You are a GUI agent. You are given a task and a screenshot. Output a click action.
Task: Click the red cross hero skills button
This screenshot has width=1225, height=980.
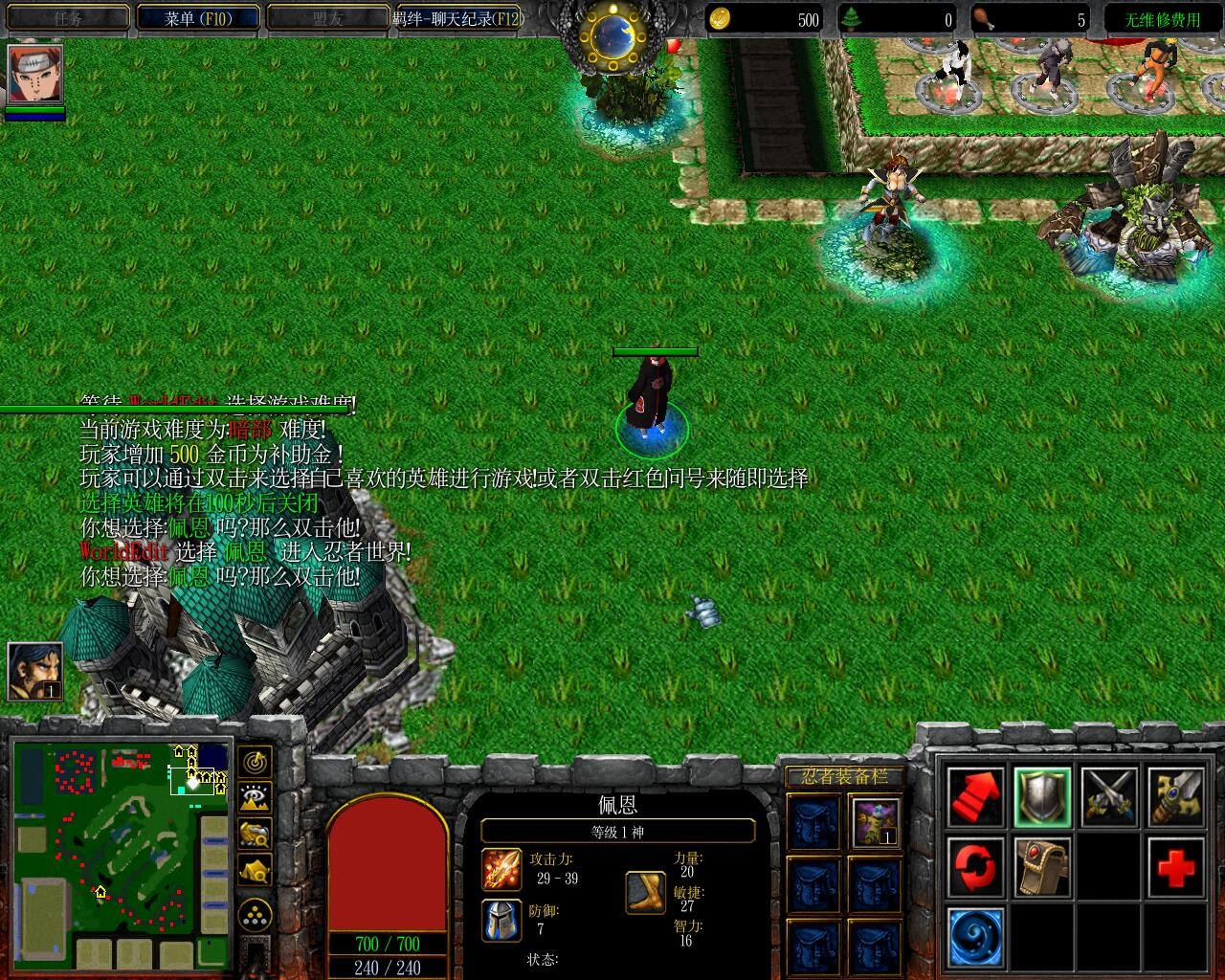(x=1175, y=867)
